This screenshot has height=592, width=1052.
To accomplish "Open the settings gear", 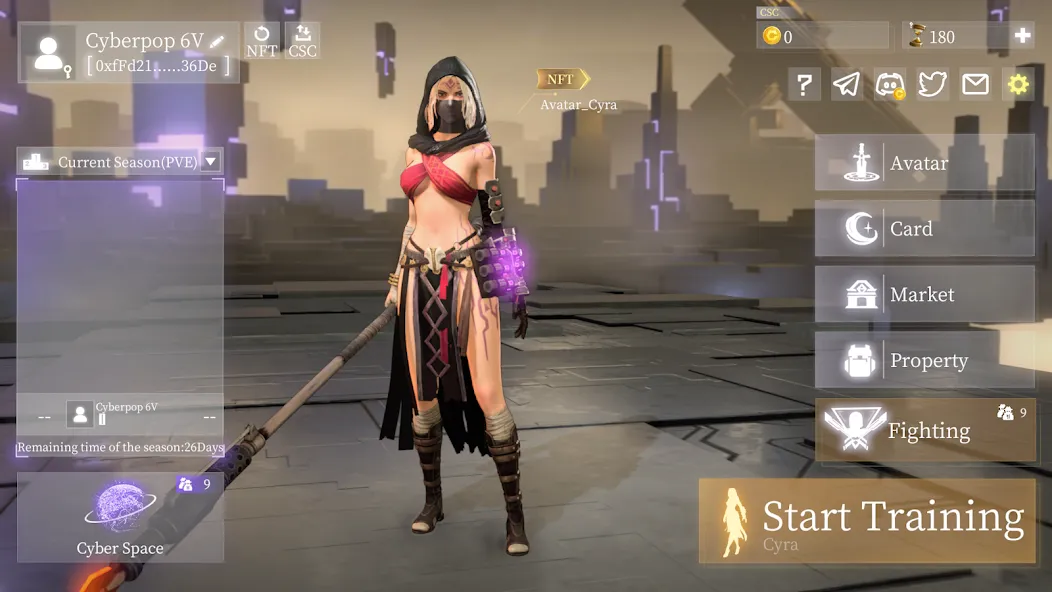I will 1018,84.
